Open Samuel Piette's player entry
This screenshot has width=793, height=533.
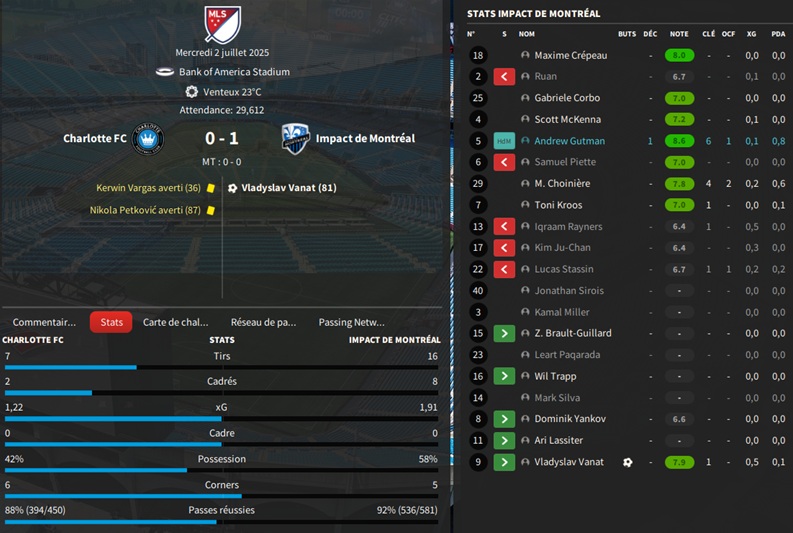(x=565, y=162)
